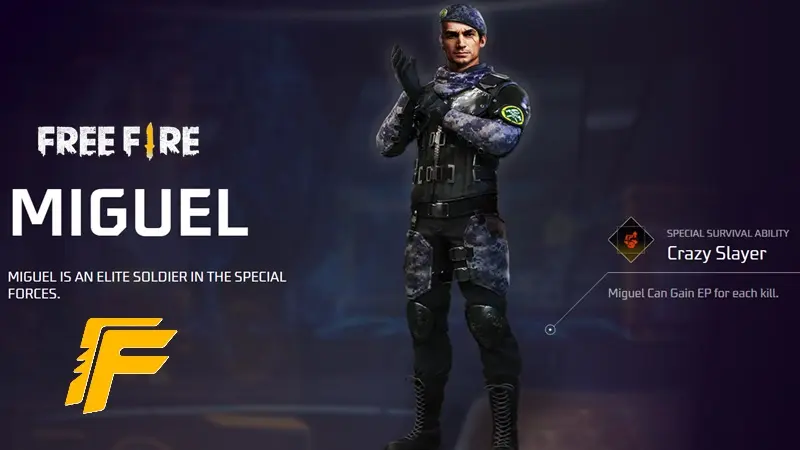Click the Free Fire logo
This screenshot has width=800, height=450.
[x=119, y=142]
